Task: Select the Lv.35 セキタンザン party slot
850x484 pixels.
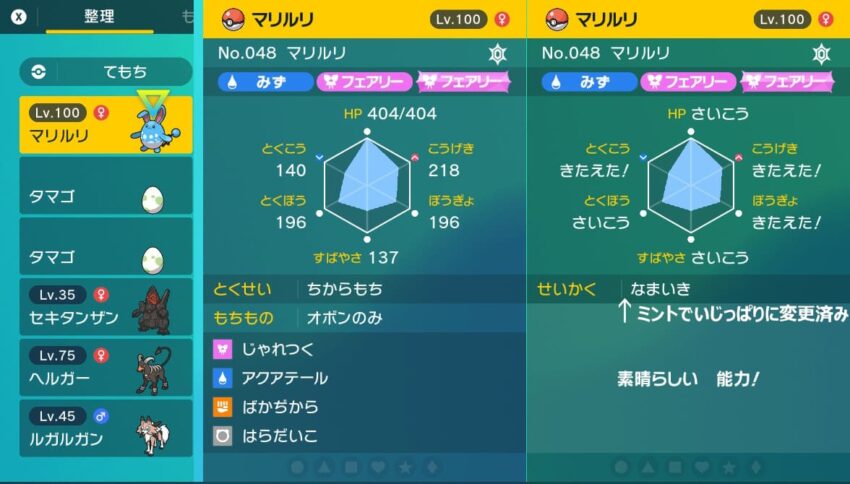Action: pos(106,306)
